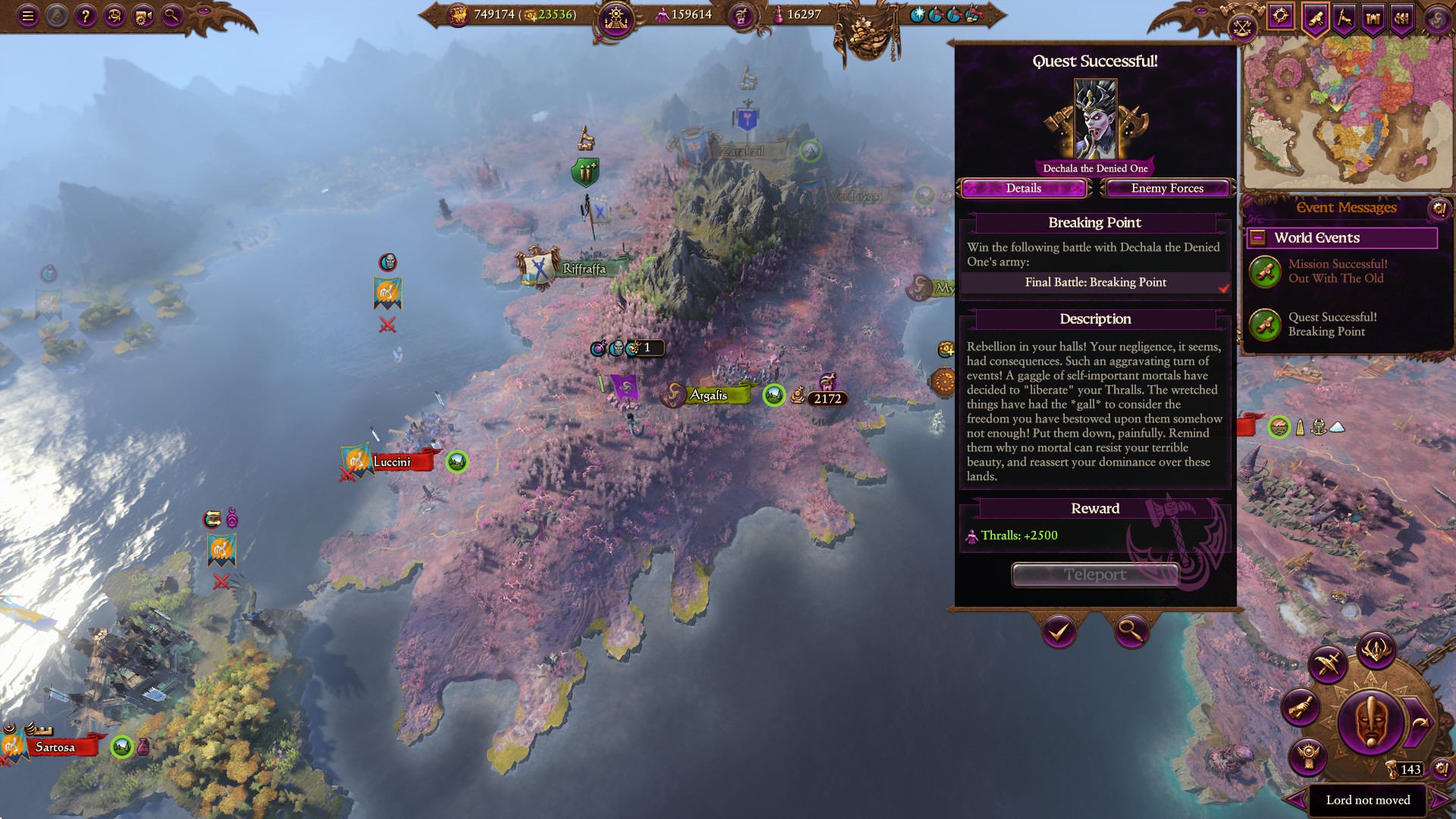Click the campaign minimap
This screenshot has height=819, width=1456.
1347,114
